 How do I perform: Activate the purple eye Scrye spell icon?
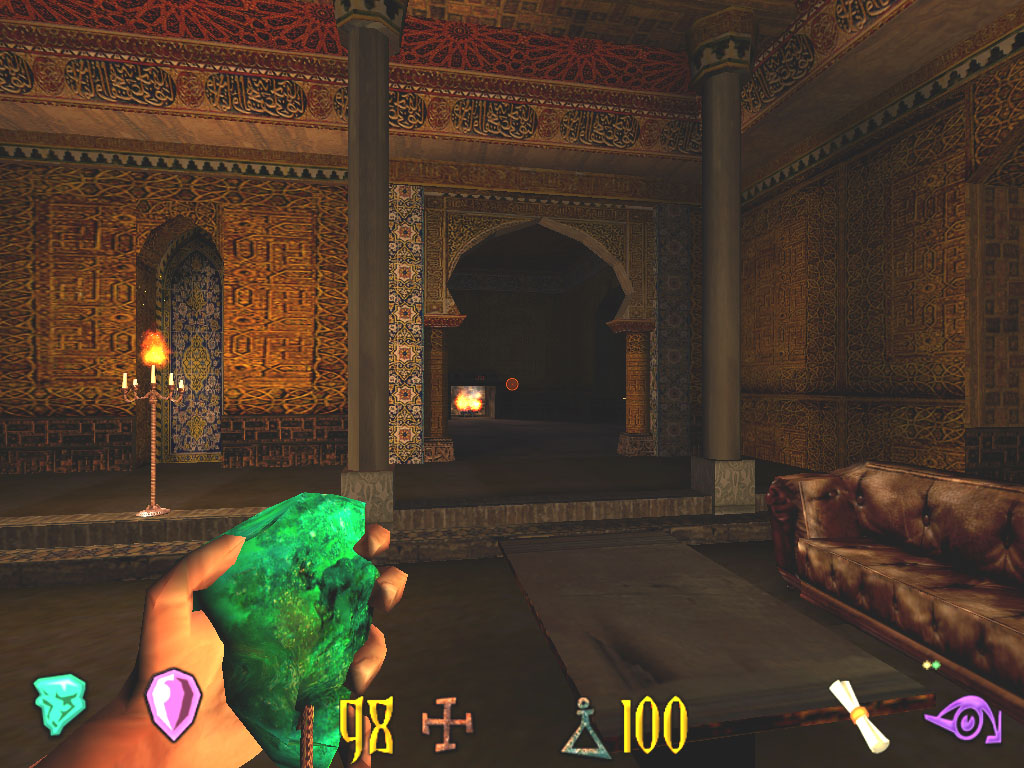point(962,719)
